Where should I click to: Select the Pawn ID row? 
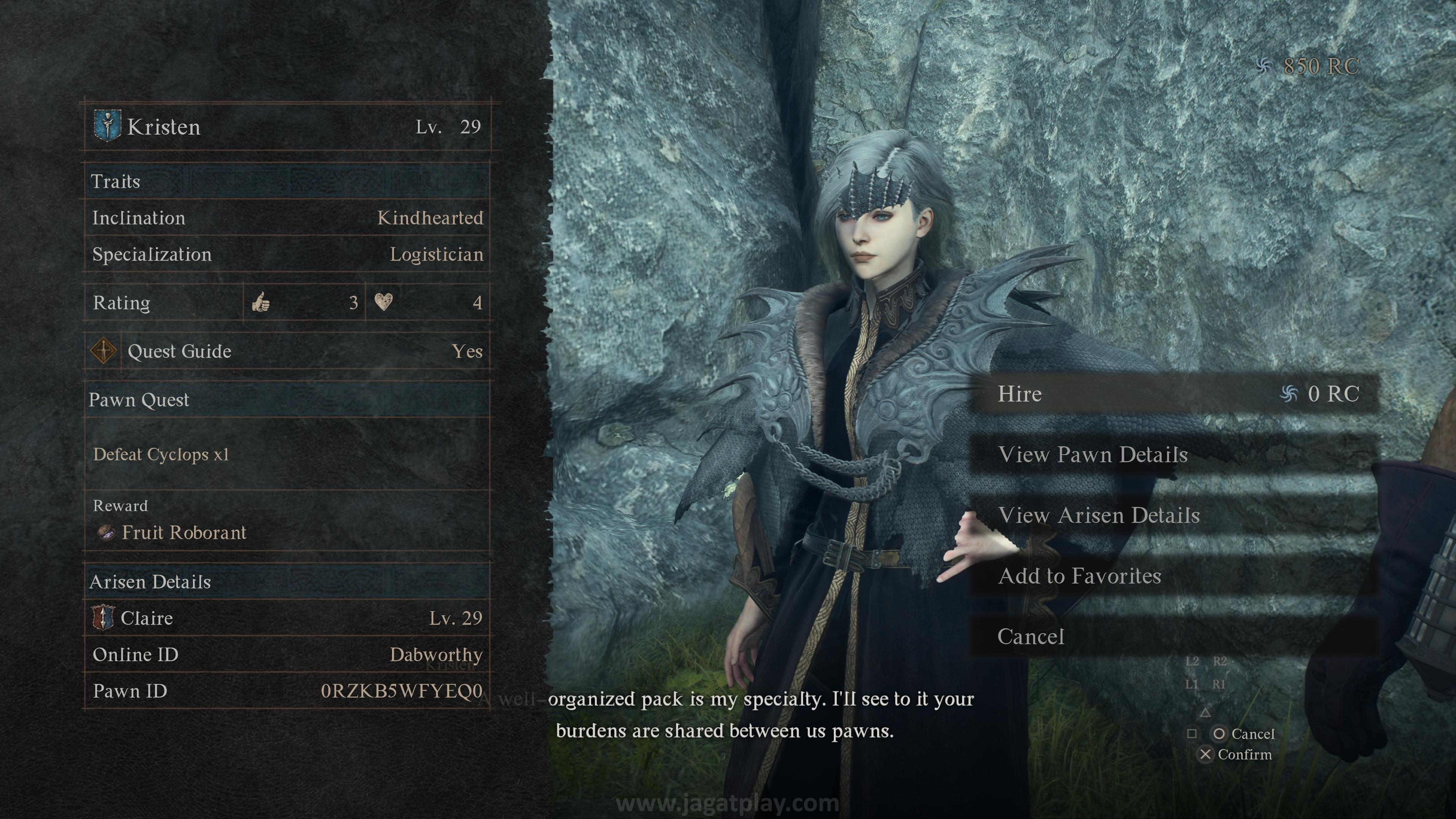[x=287, y=691]
